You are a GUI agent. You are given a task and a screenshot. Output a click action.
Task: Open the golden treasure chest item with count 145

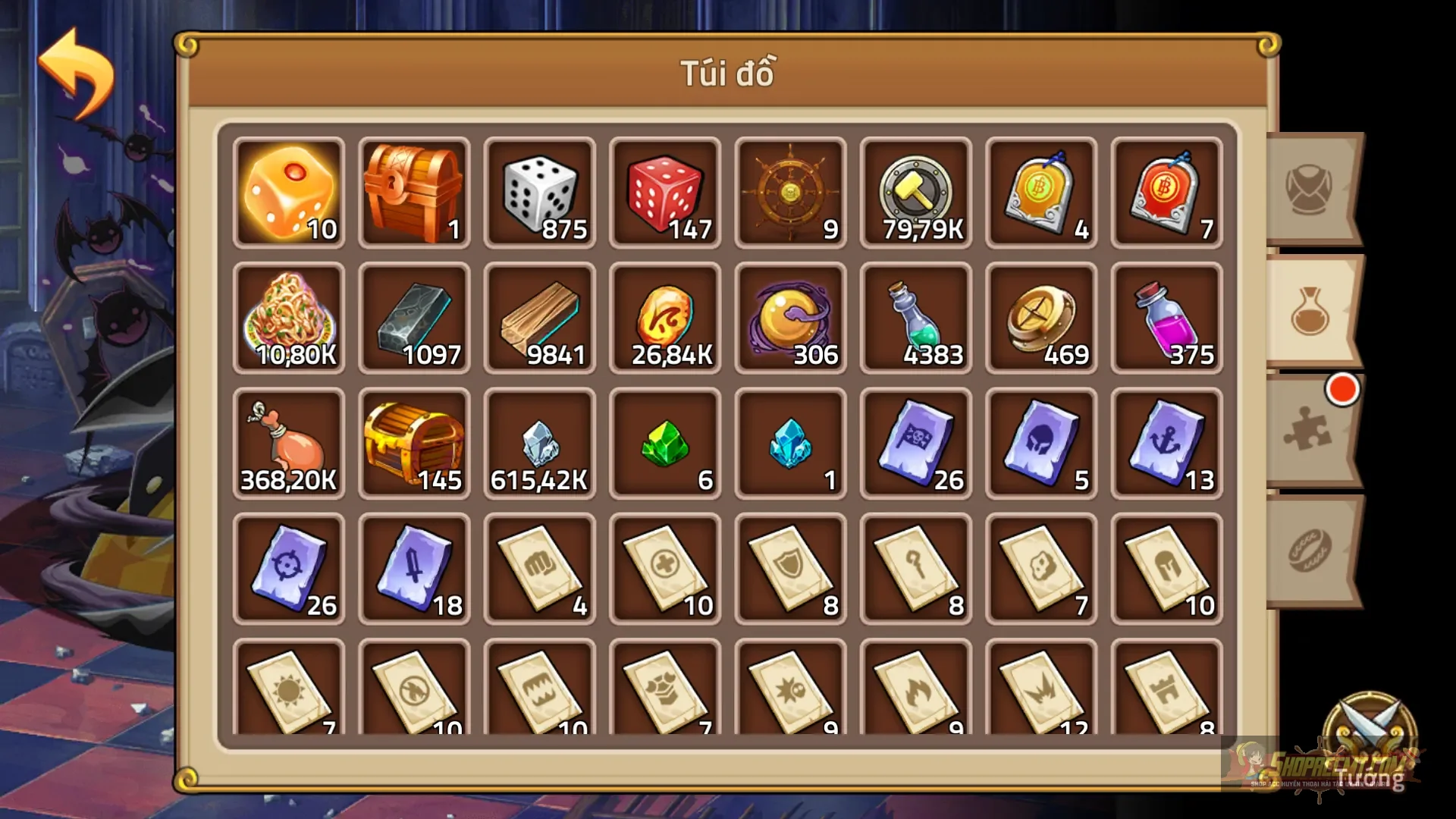[x=414, y=444]
